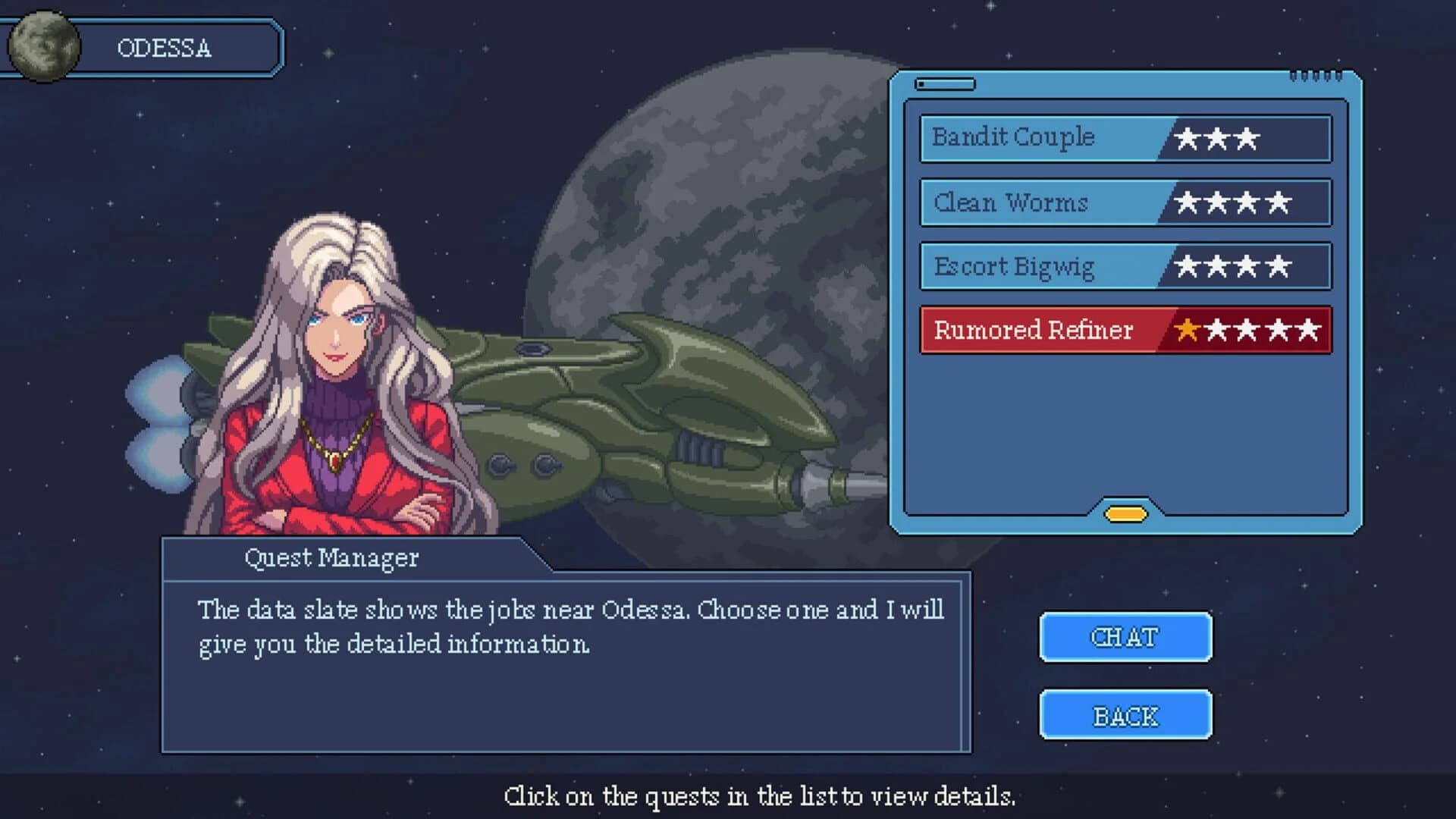
Task: Click the four stars next to Clean Worms
Action: [x=1232, y=202]
